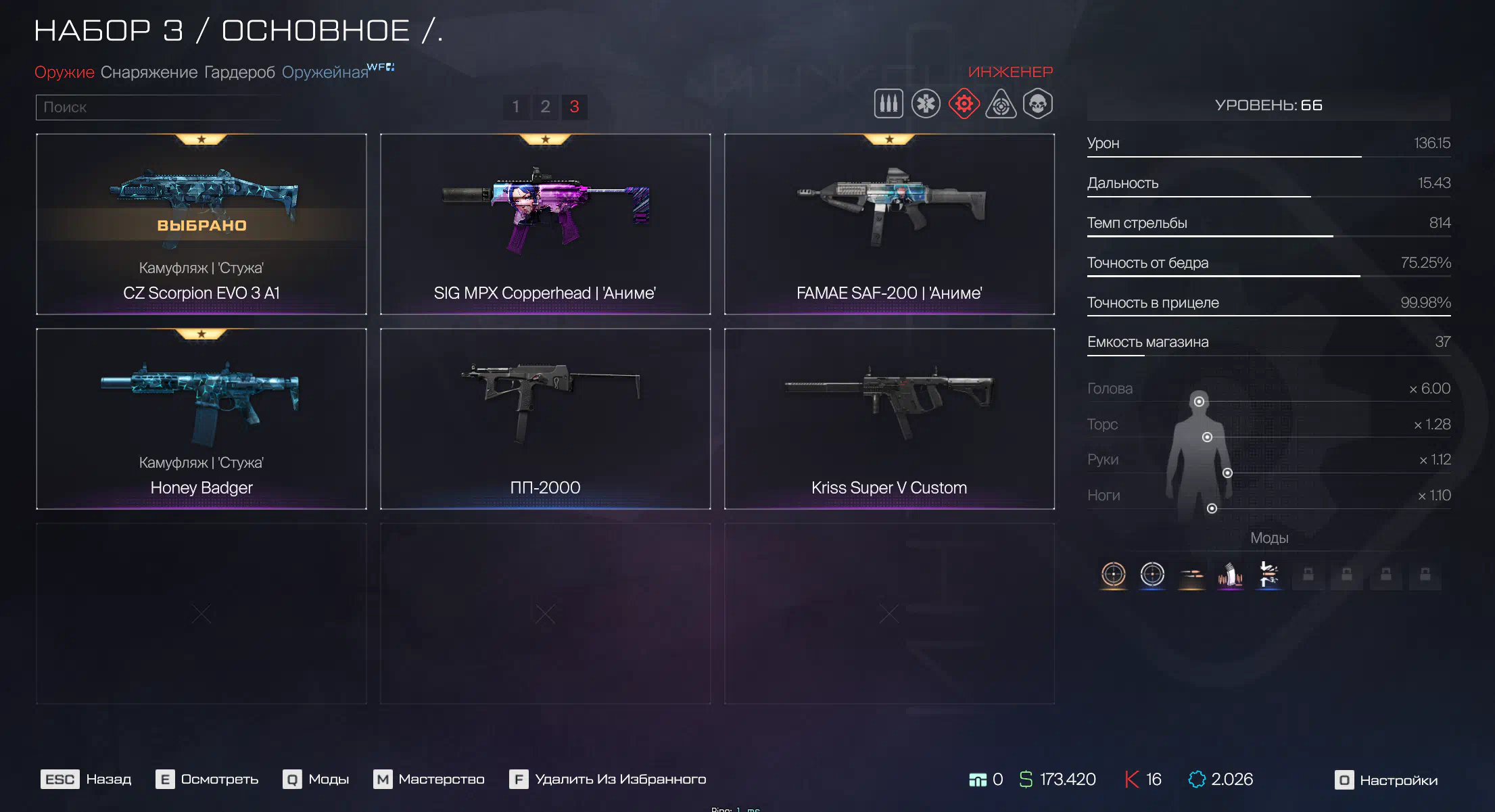Choose the sniper class crosshair icon
The width and height of the screenshot is (1495, 812).
pos(1001,105)
